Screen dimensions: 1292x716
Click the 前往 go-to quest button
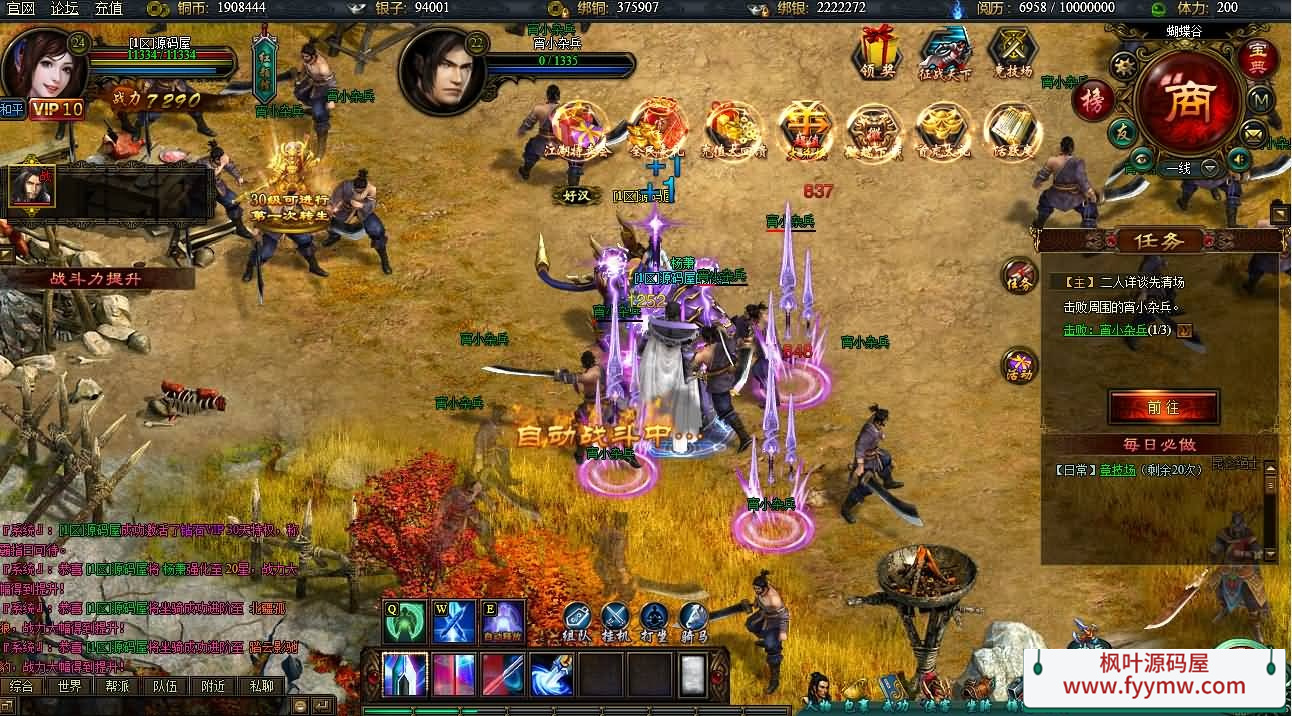(x=1163, y=407)
